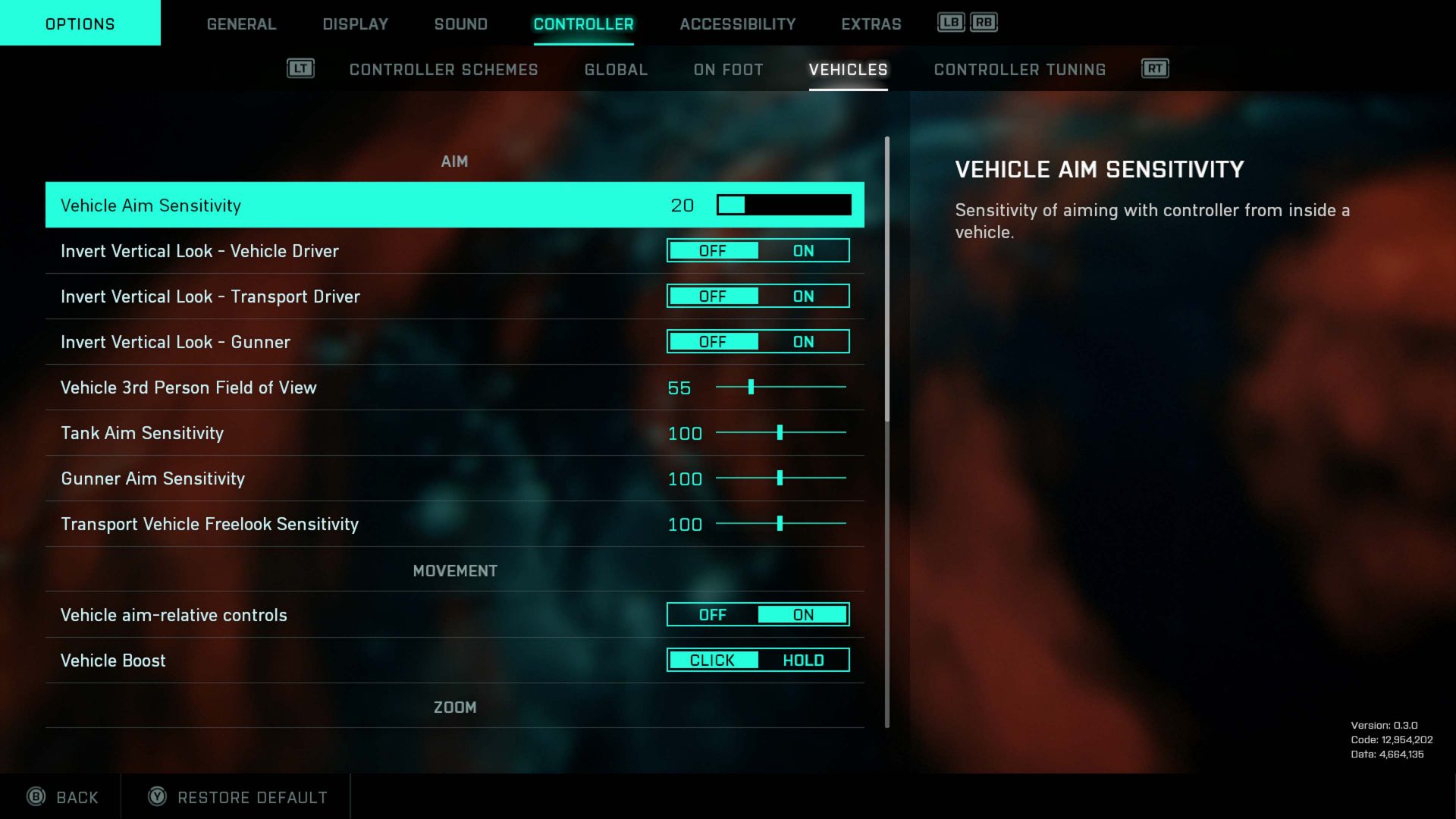Switch to the Global controller sub-tab
The width and height of the screenshot is (1456, 819).
tap(616, 70)
